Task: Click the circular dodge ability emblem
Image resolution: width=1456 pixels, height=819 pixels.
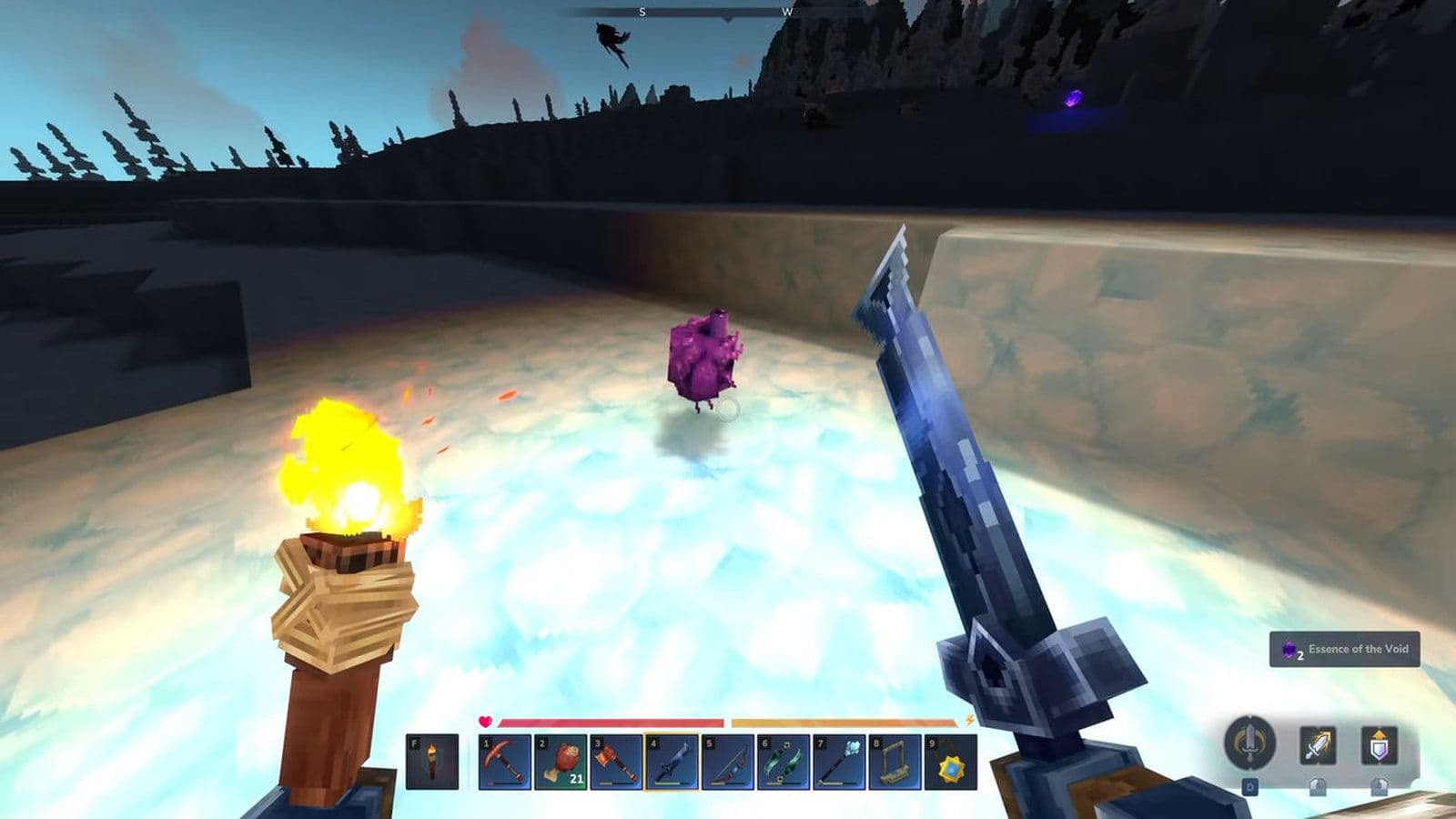Action: coord(1250,743)
